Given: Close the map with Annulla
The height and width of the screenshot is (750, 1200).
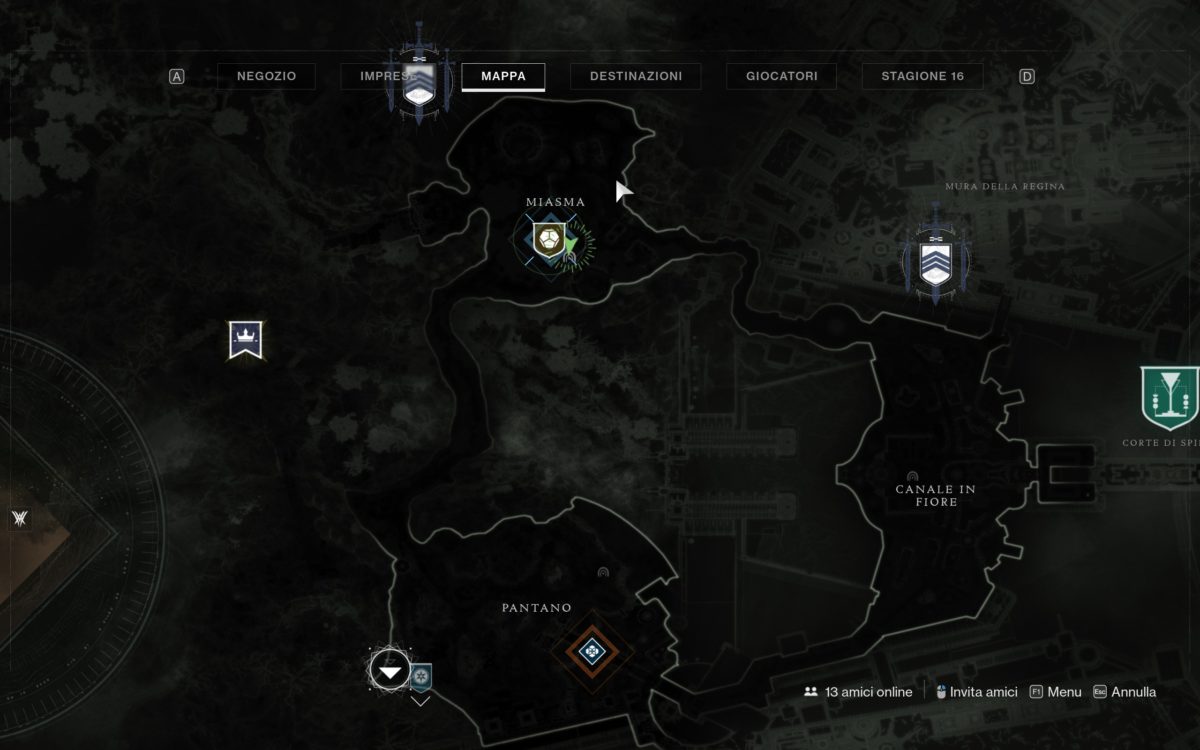Looking at the screenshot, I should click(1125, 692).
